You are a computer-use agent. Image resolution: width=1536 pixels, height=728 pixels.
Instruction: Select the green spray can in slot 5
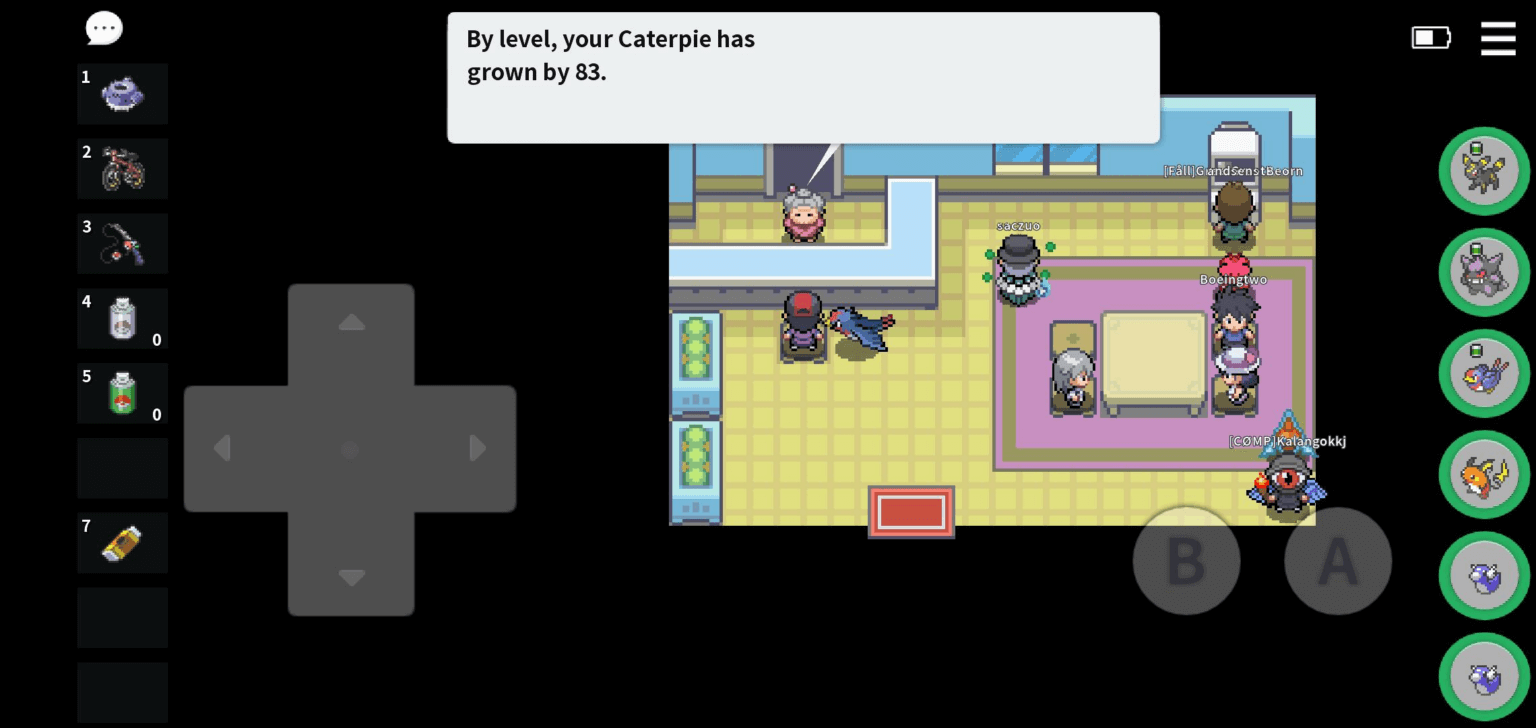122,393
